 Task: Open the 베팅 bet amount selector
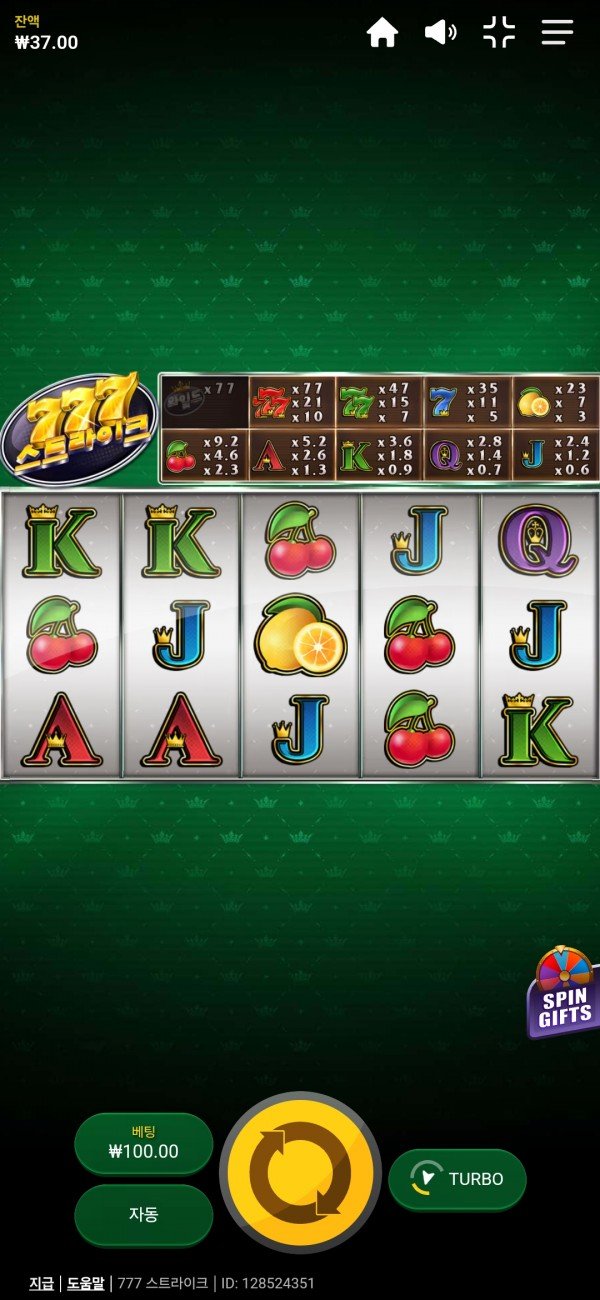[144, 1143]
